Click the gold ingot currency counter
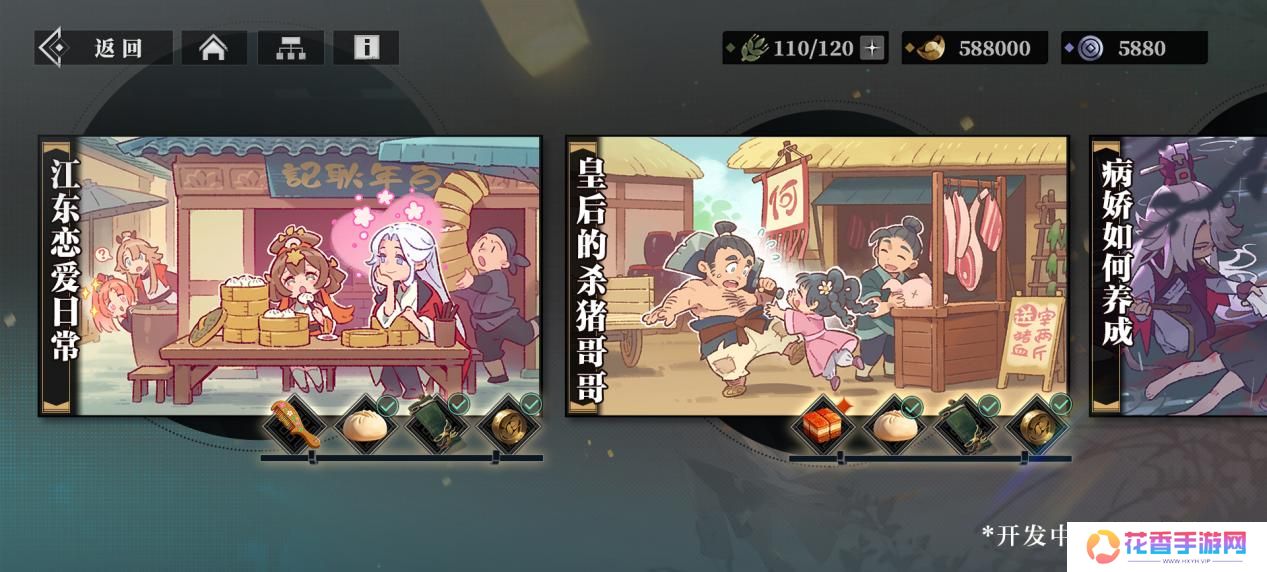Viewport: 1267px width, 572px height. click(975, 48)
